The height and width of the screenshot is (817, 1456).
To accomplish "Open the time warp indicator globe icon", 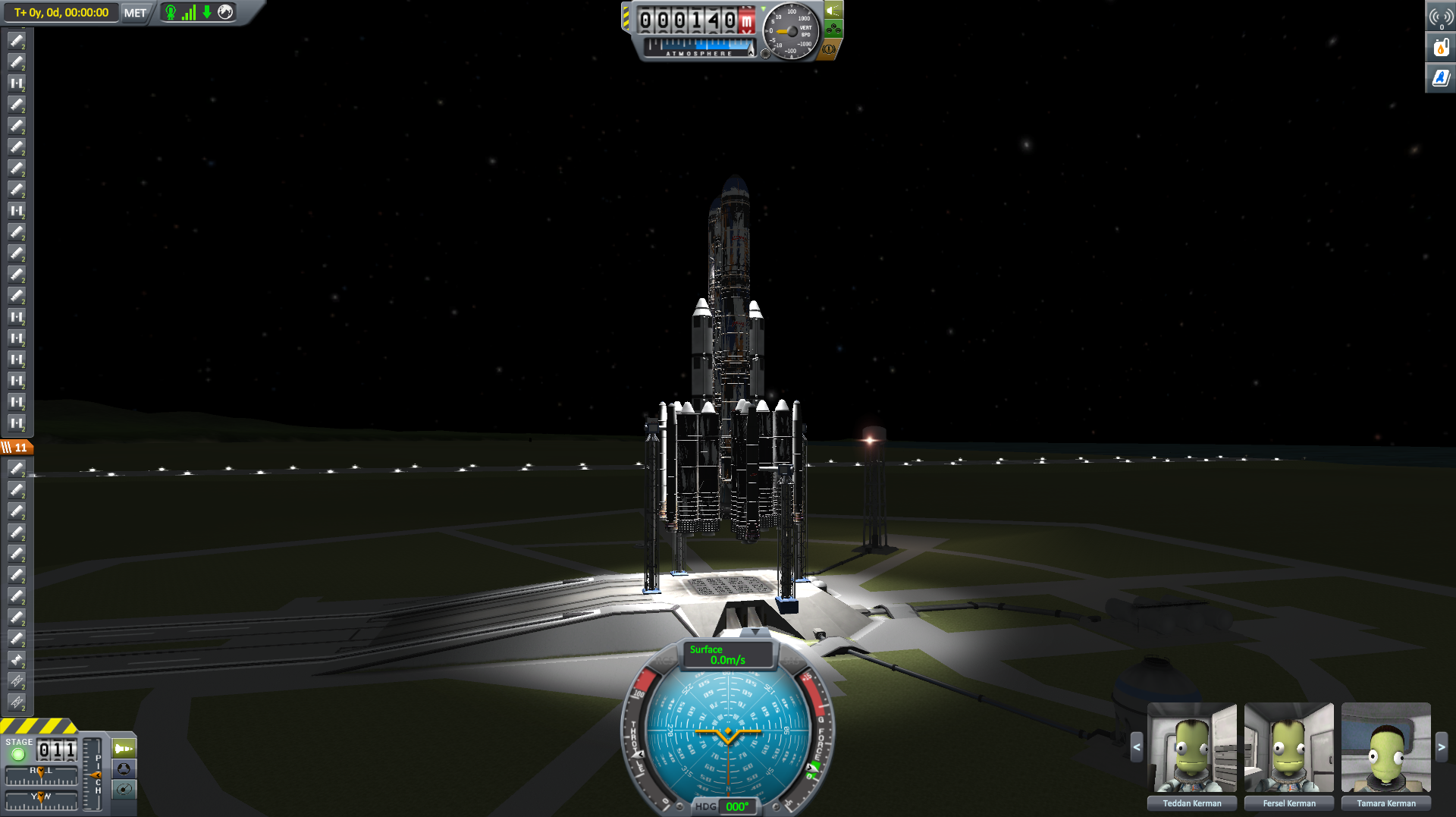I will [225, 12].
